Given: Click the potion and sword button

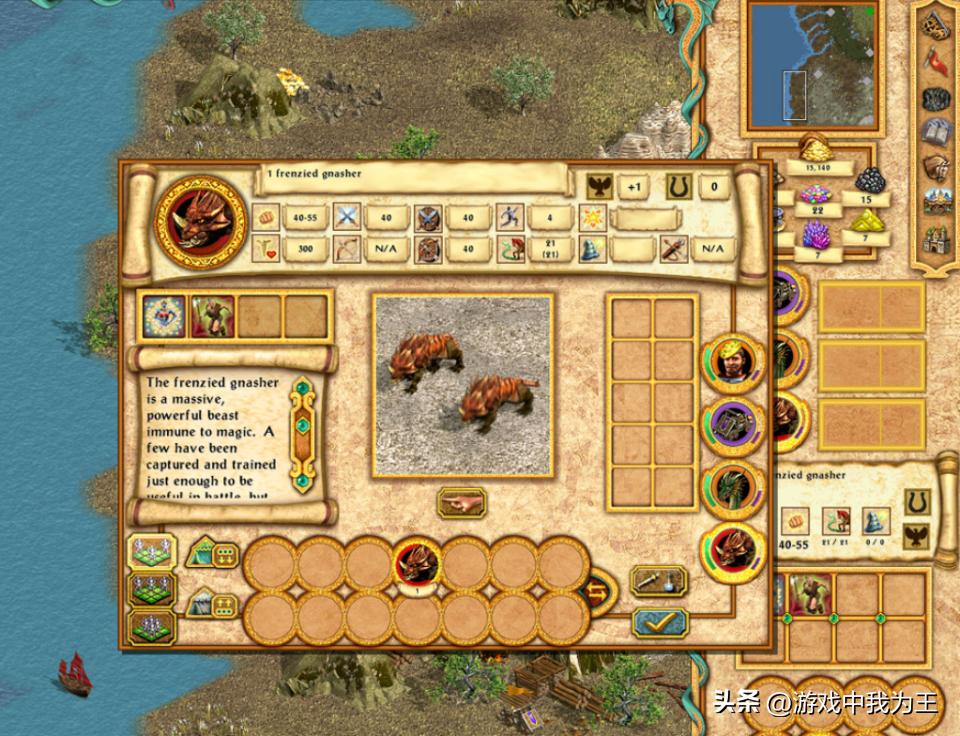Looking at the screenshot, I should click(659, 580).
